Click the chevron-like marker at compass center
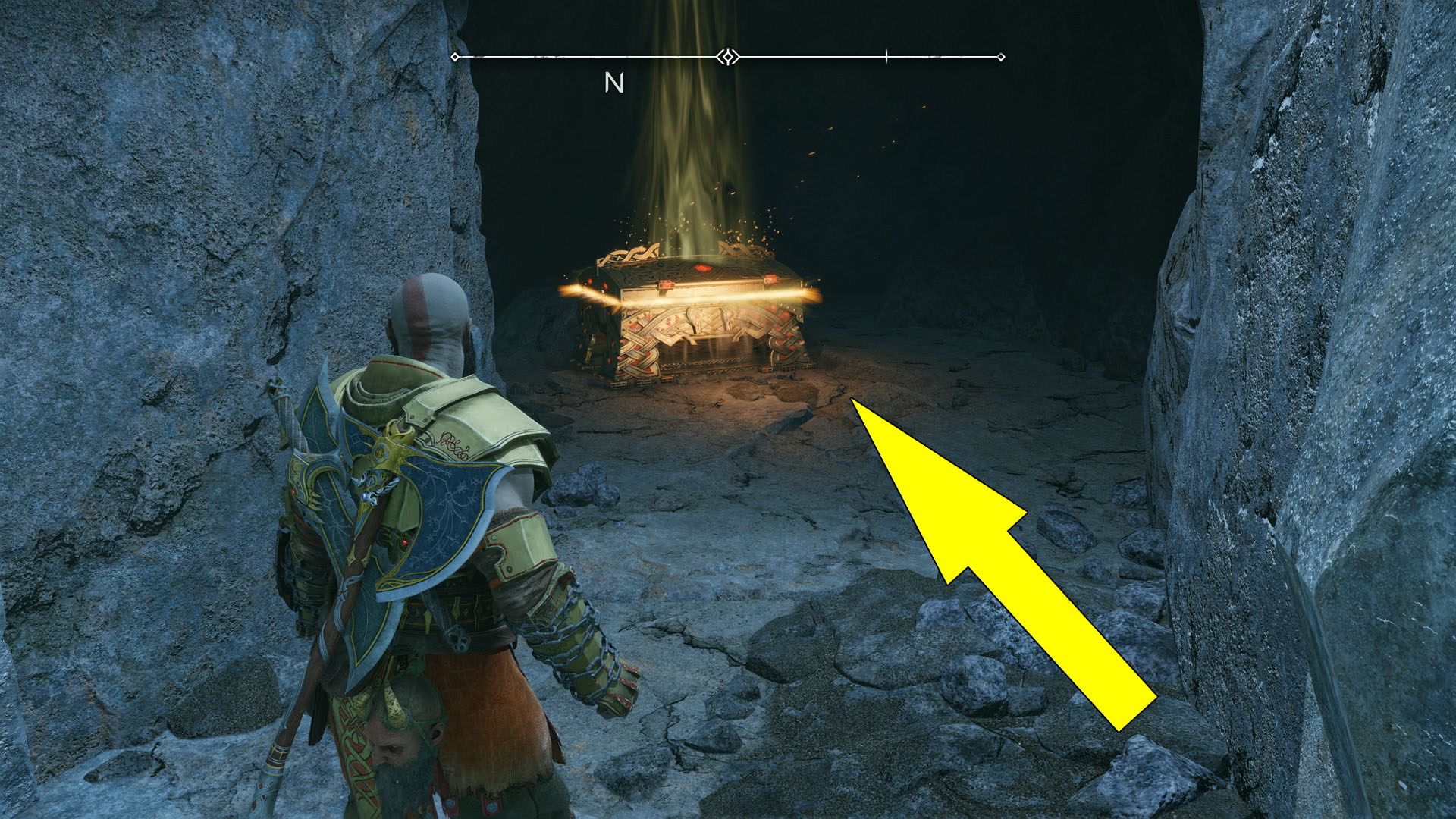The image size is (1456, 819). point(726,56)
